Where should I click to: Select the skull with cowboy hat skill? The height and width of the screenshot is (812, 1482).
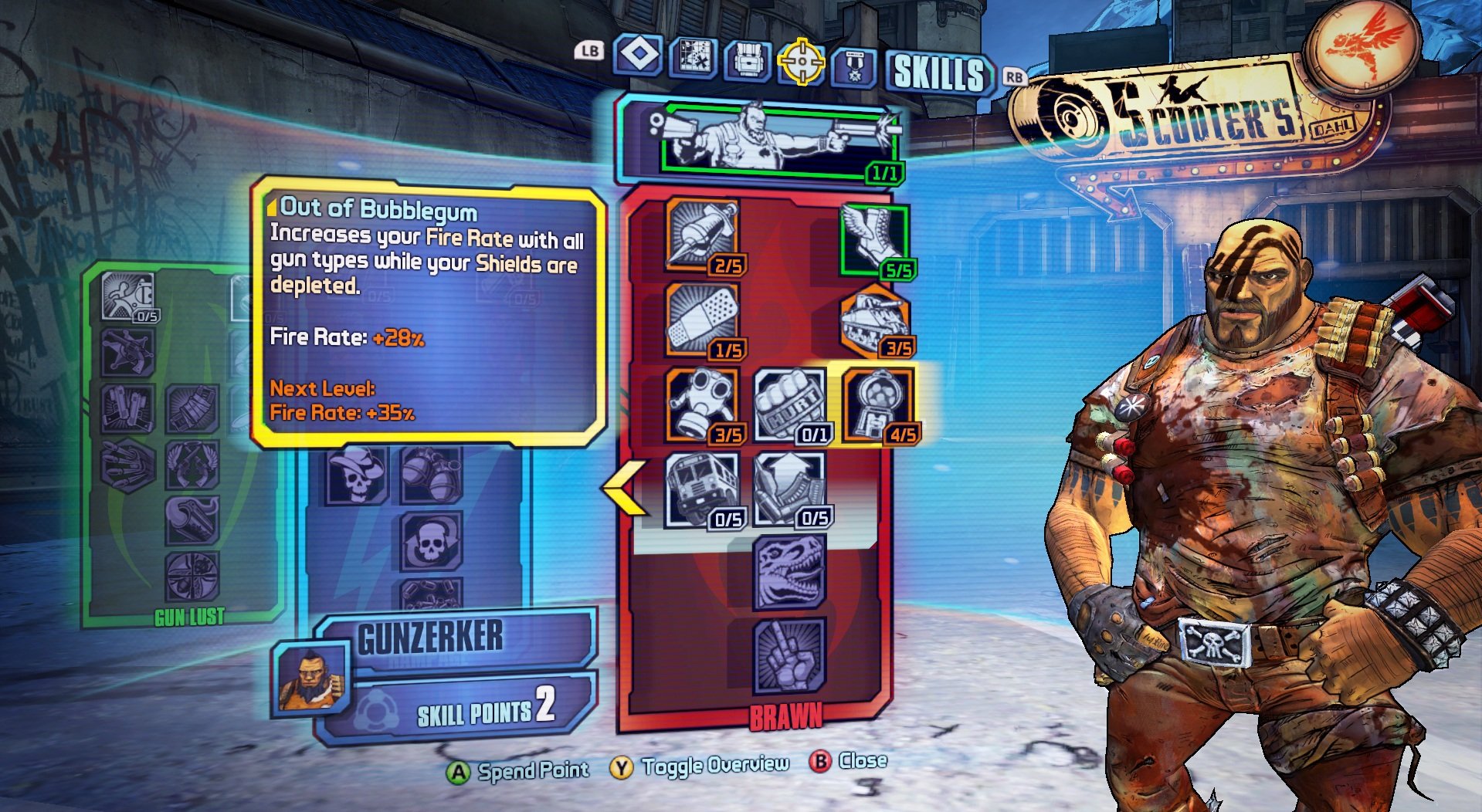[356, 475]
